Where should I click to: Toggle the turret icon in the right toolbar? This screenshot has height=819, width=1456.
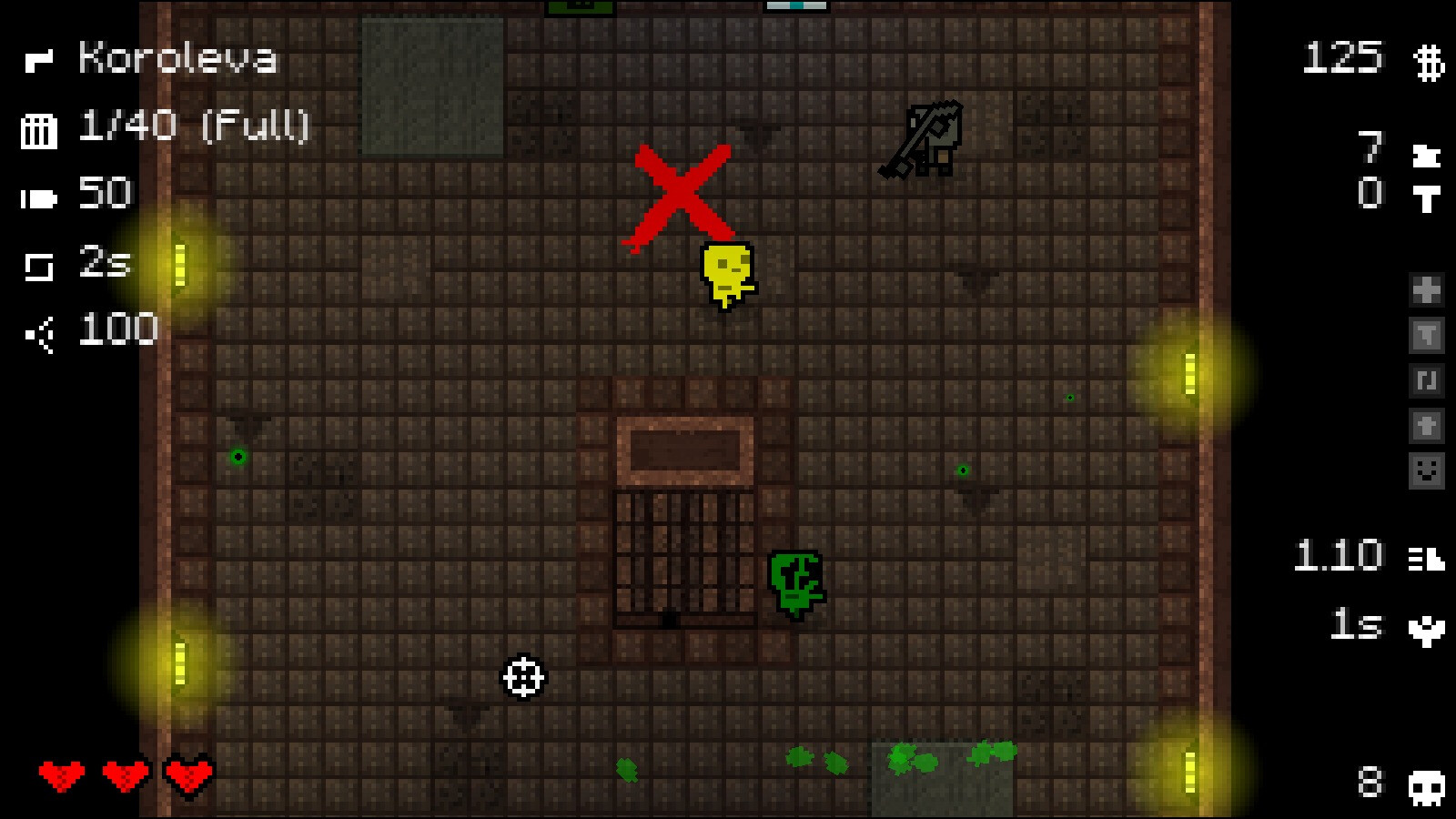[x=1427, y=333]
